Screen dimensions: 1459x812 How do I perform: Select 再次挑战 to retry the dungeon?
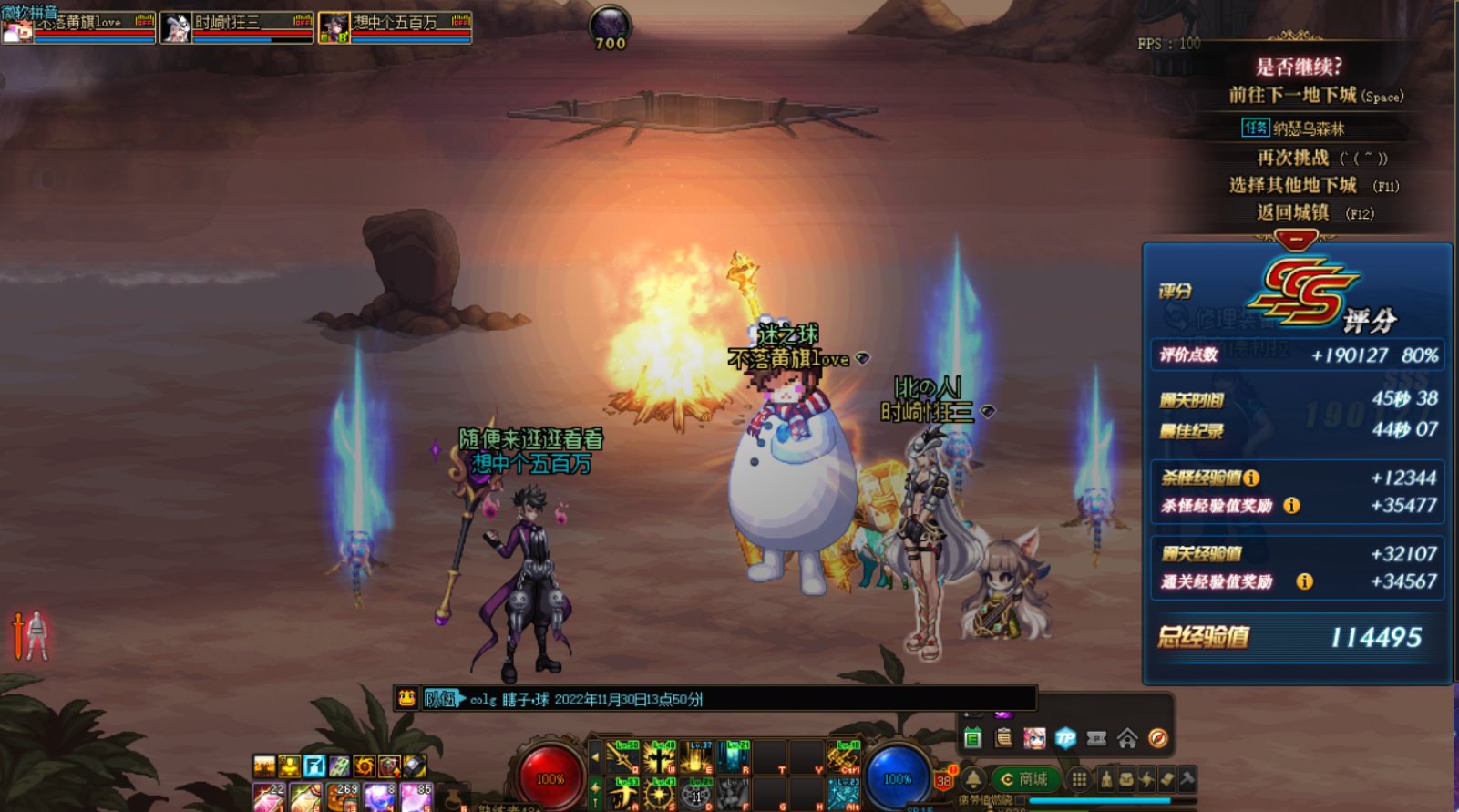click(x=1293, y=158)
